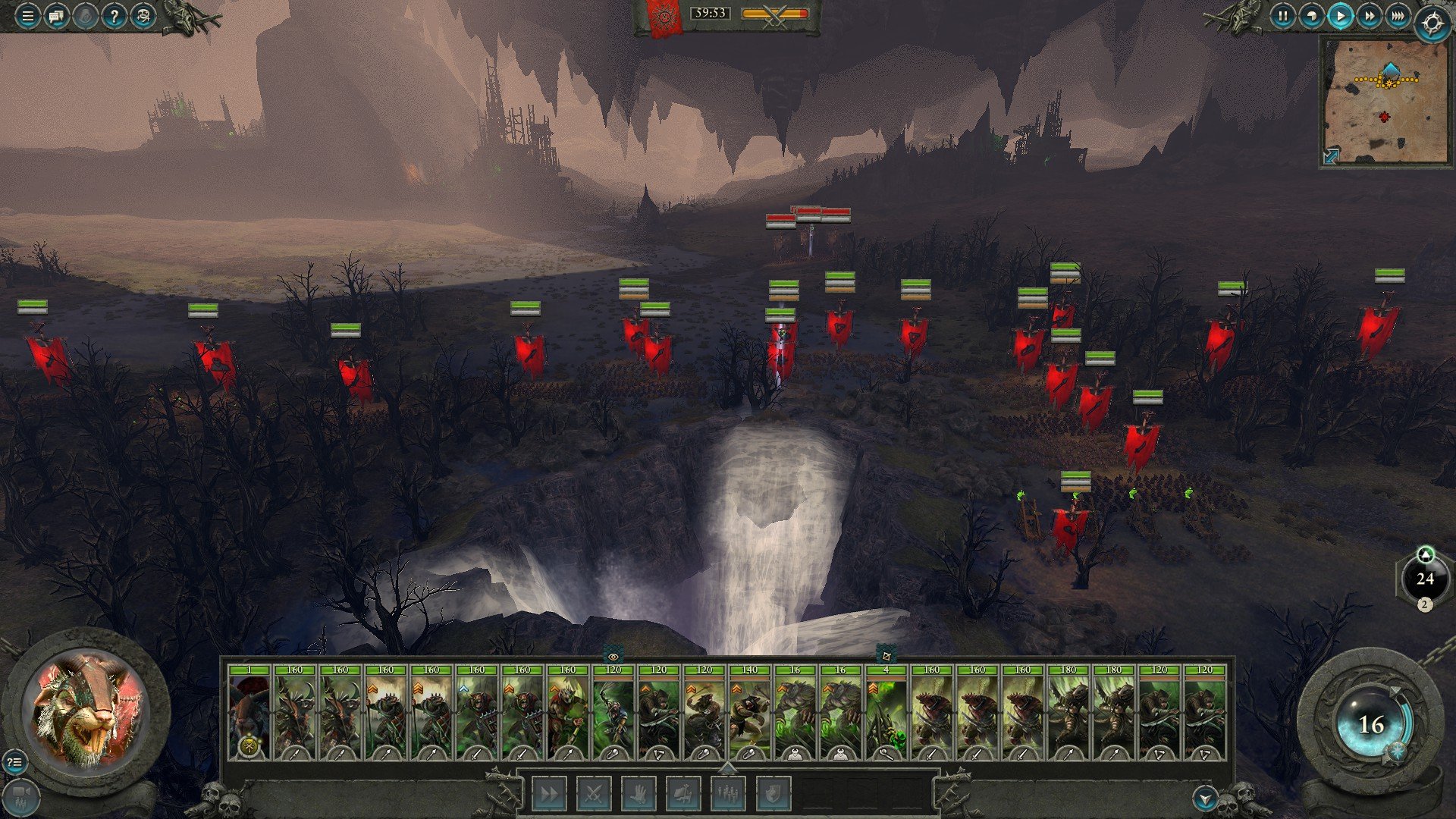This screenshot has width=1456, height=819.
Task: Expand the minimap with the resize arrows
Action: (x=1331, y=156)
